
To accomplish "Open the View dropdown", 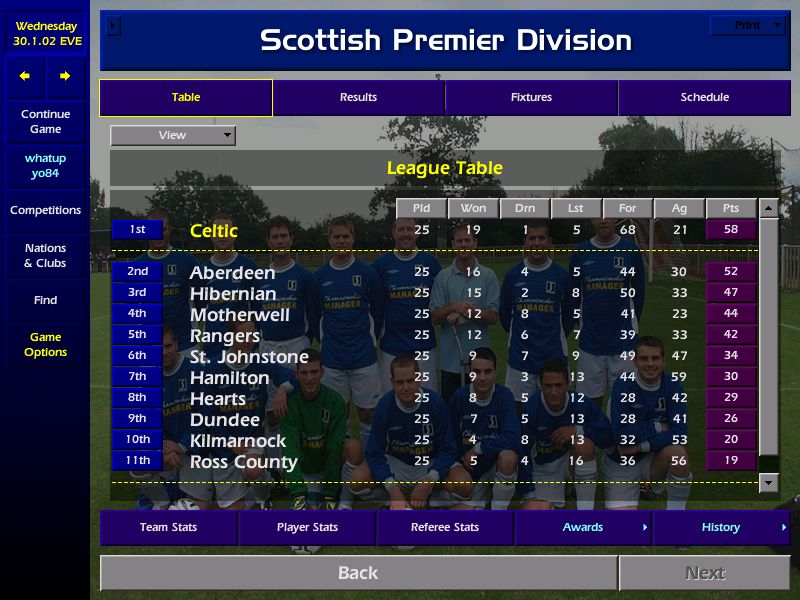I will 173,135.
